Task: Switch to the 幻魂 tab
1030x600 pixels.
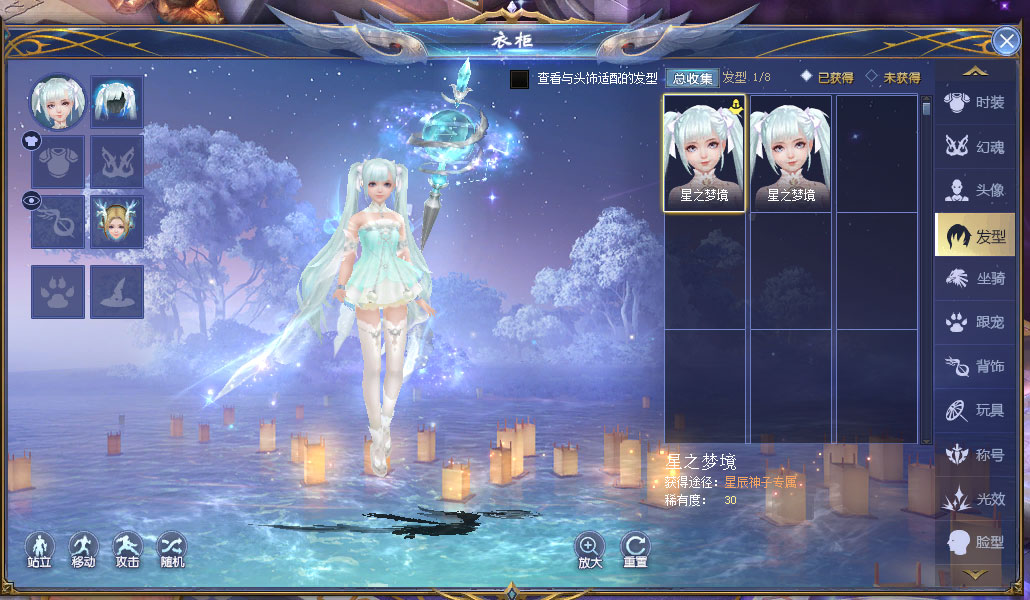Action: [975, 147]
